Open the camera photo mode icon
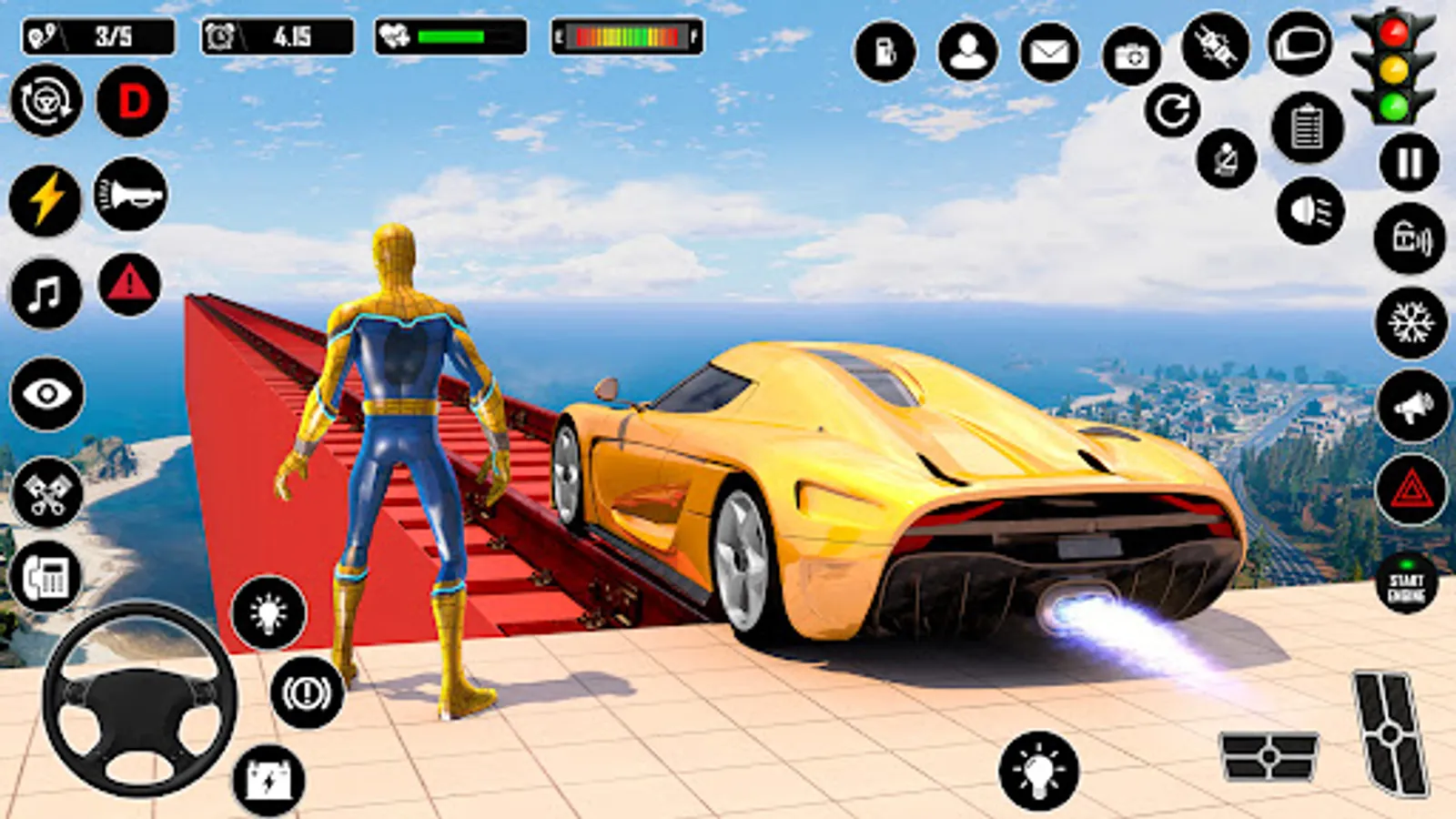Screen dimensions: 1456x819 click(x=1133, y=55)
